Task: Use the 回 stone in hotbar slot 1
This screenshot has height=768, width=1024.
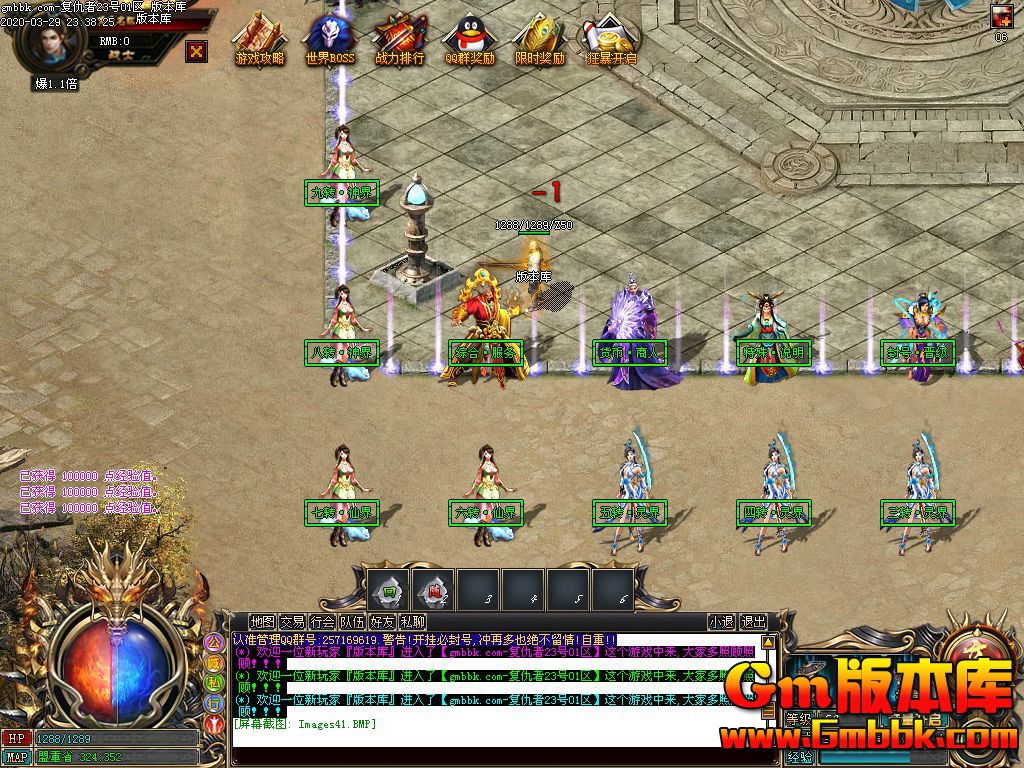Action: 387,590
